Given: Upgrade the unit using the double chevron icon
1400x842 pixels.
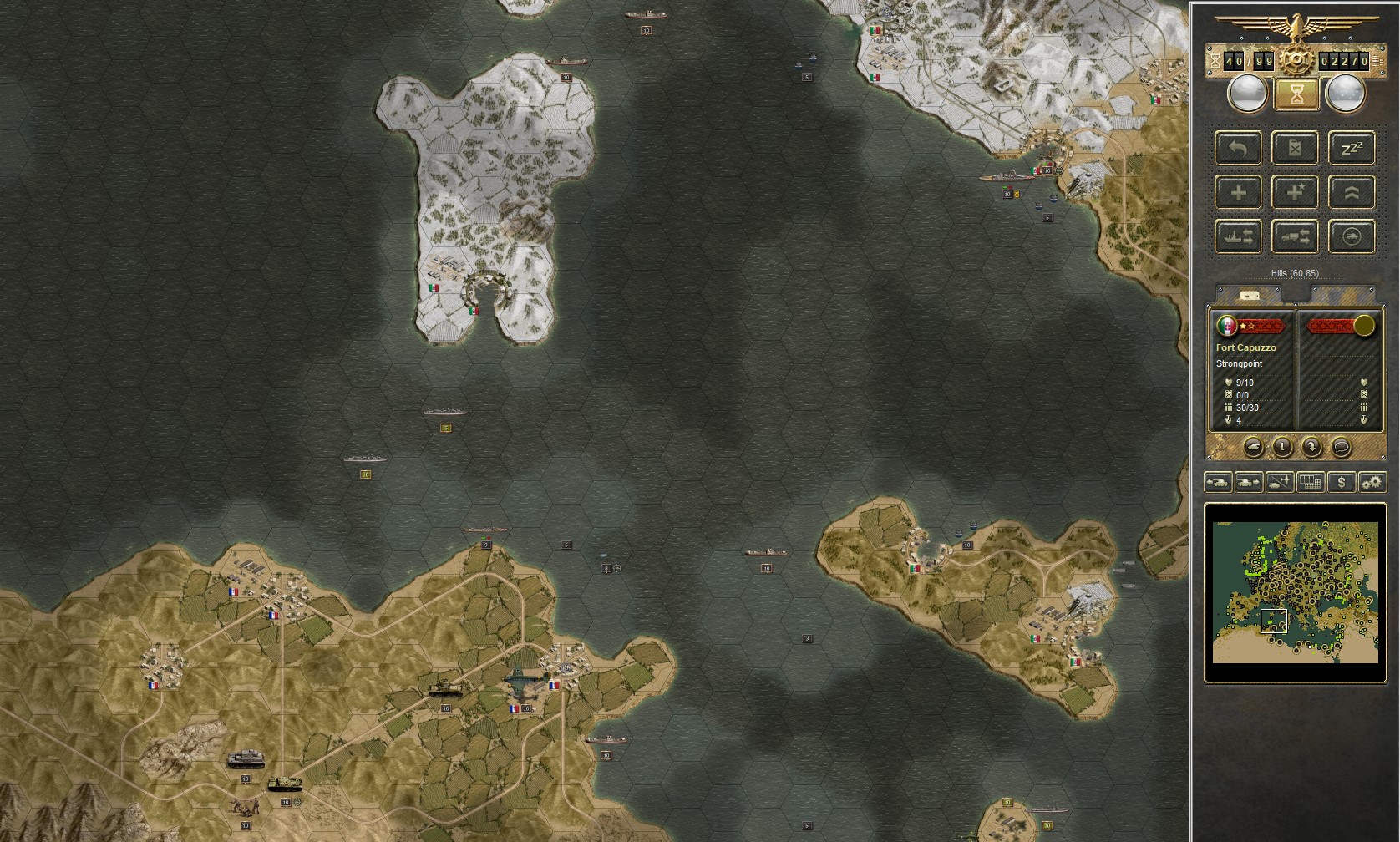Looking at the screenshot, I should pos(1352,192).
